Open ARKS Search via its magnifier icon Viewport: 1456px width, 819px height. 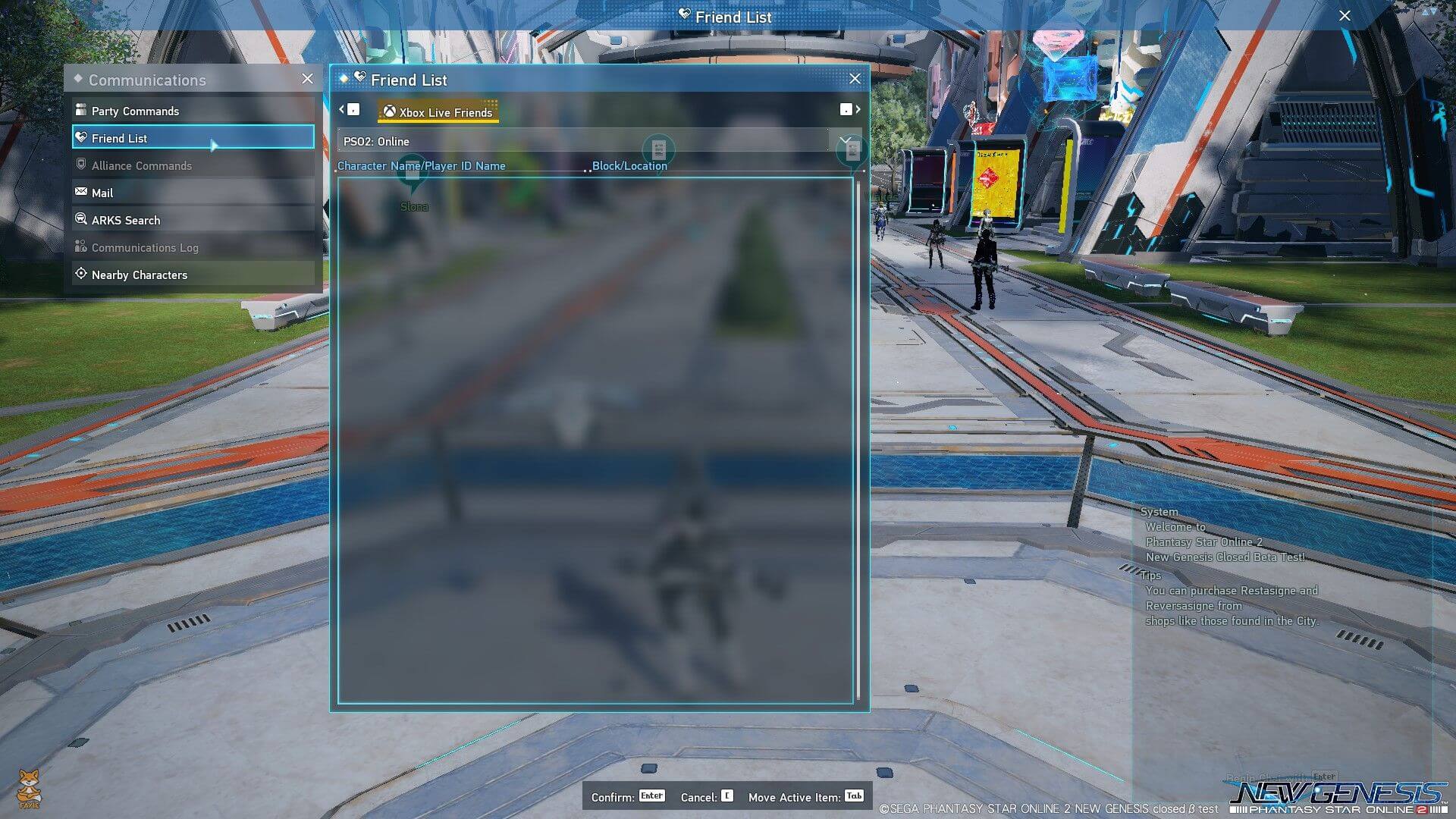point(81,219)
